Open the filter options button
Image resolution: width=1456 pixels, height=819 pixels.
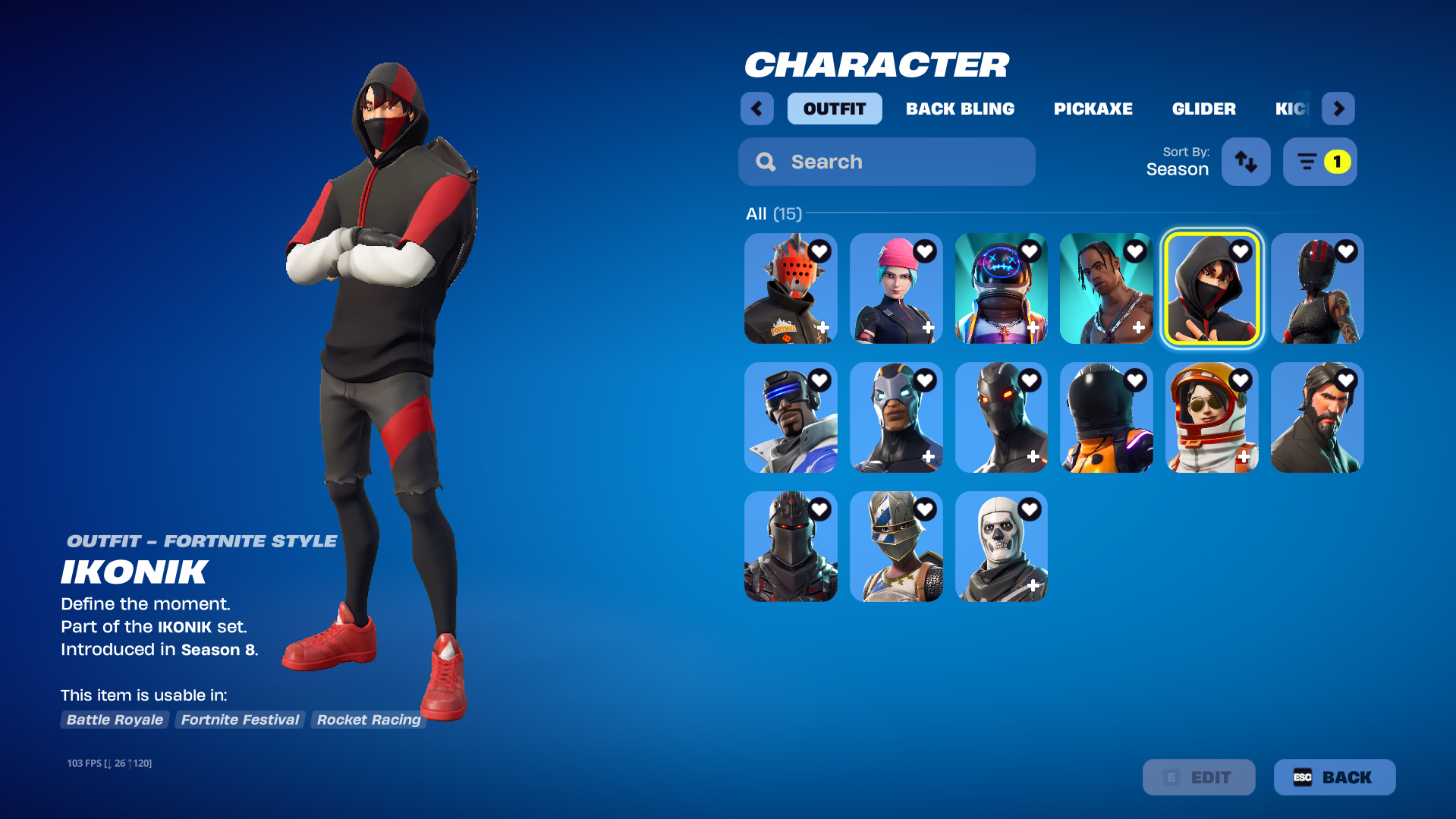(1319, 162)
